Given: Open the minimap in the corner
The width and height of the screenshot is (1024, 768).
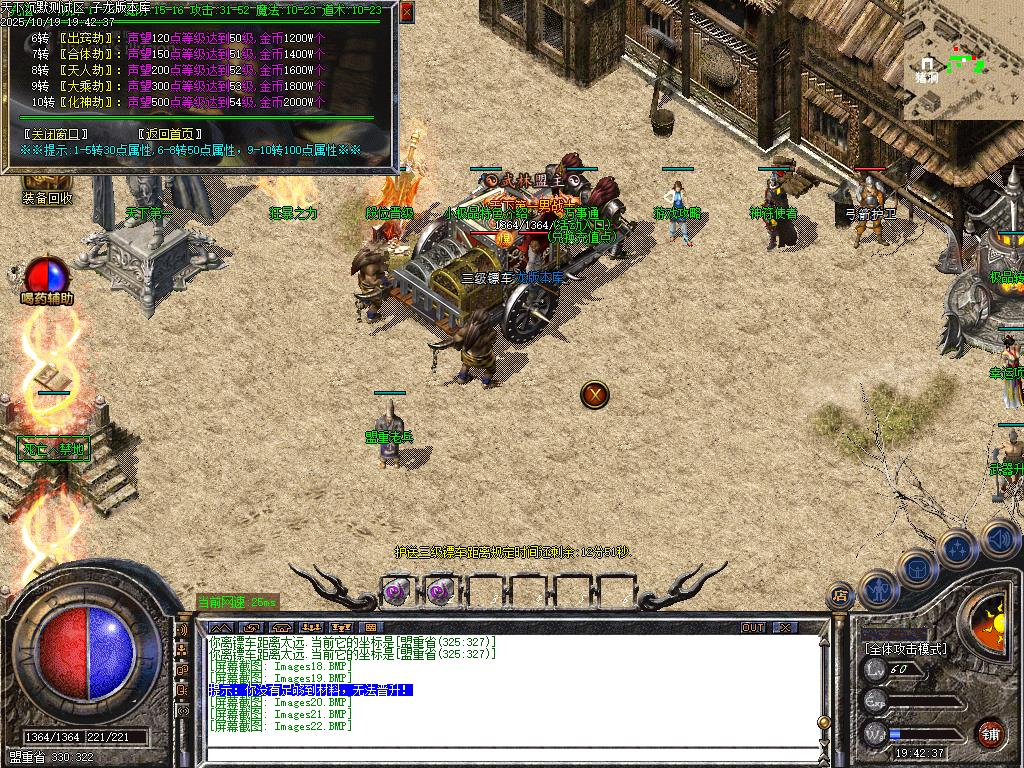Looking at the screenshot, I should pyautogui.click(x=962, y=60).
